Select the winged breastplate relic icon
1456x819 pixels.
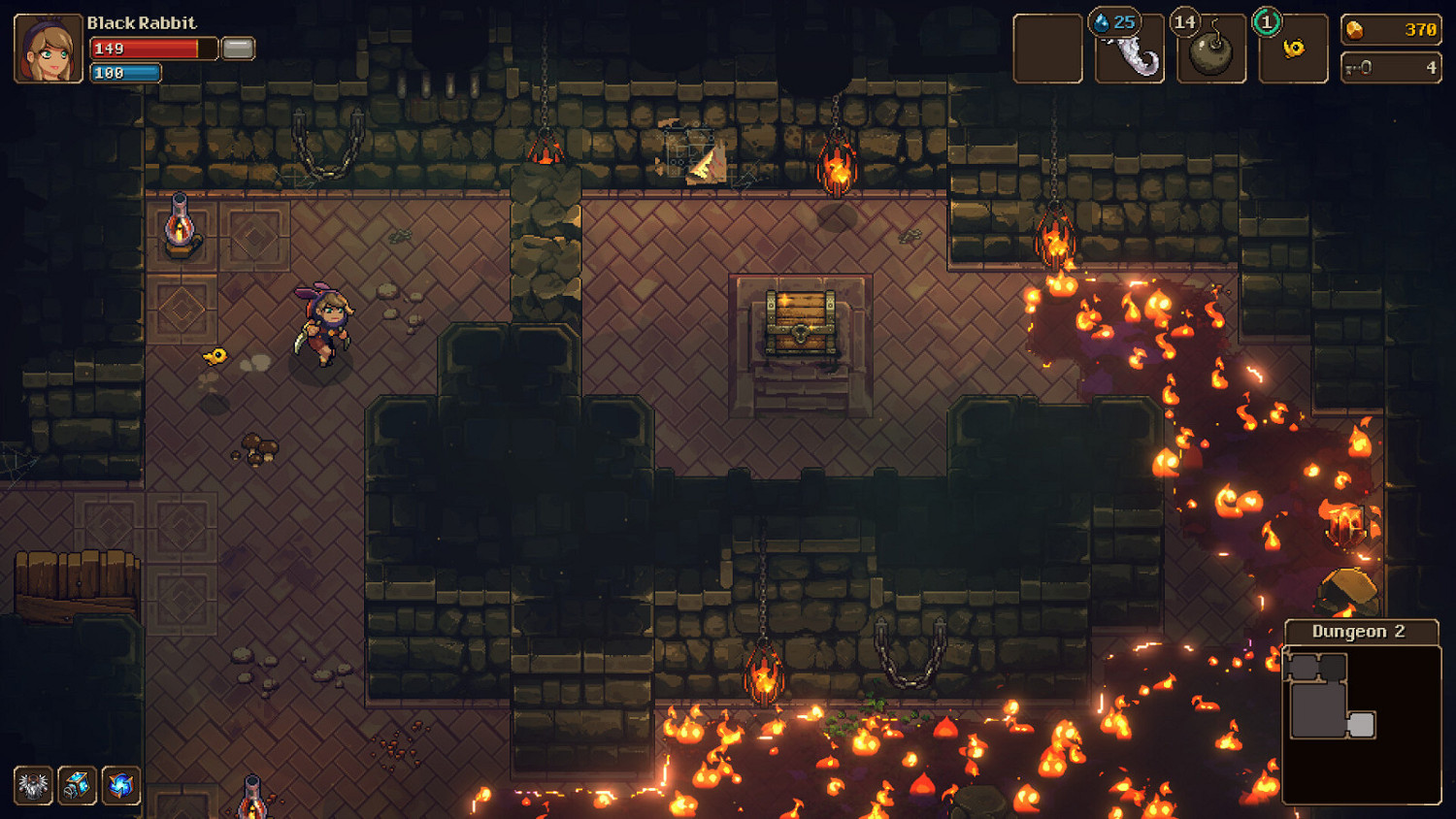tap(32, 788)
